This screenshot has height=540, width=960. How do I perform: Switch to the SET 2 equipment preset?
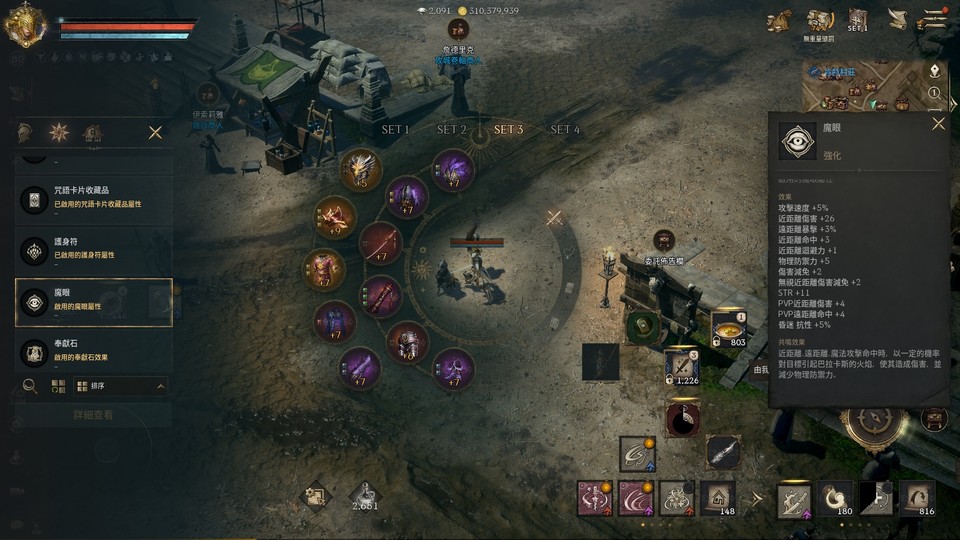[x=452, y=130]
